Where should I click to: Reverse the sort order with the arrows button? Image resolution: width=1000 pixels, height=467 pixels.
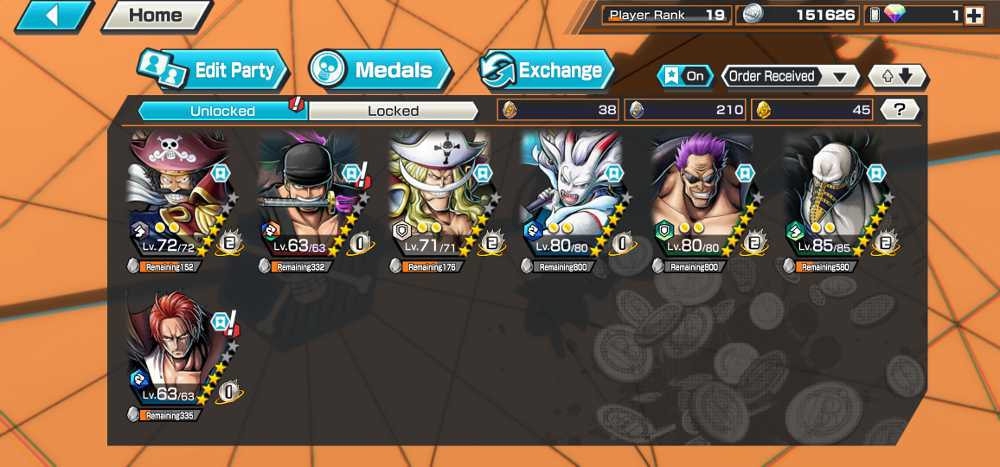pos(897,76)
